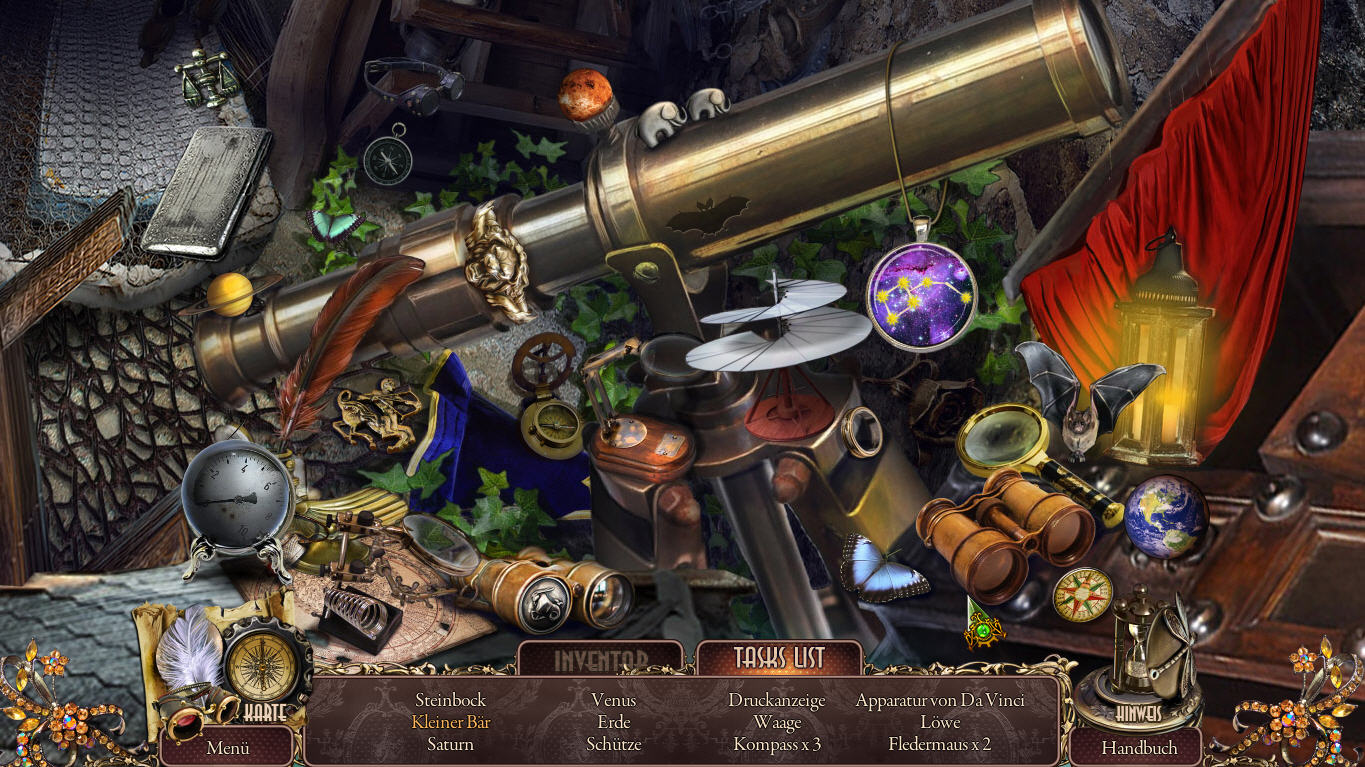The image size is (1365, 767).
Task: Open the Handbuch guide
Action: (1139, 747)
